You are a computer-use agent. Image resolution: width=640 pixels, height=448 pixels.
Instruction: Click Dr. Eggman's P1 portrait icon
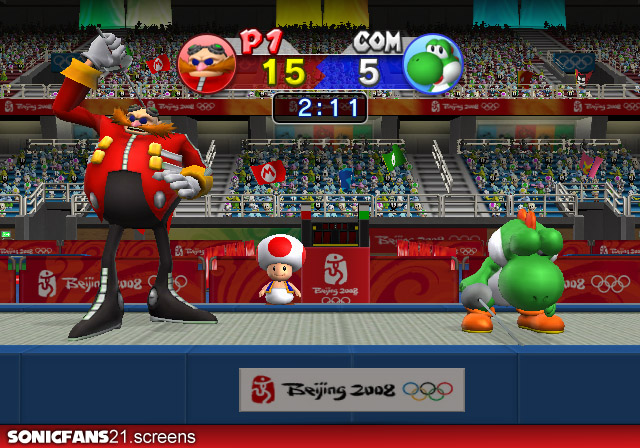pyautogui.click(x=207, y=64)
